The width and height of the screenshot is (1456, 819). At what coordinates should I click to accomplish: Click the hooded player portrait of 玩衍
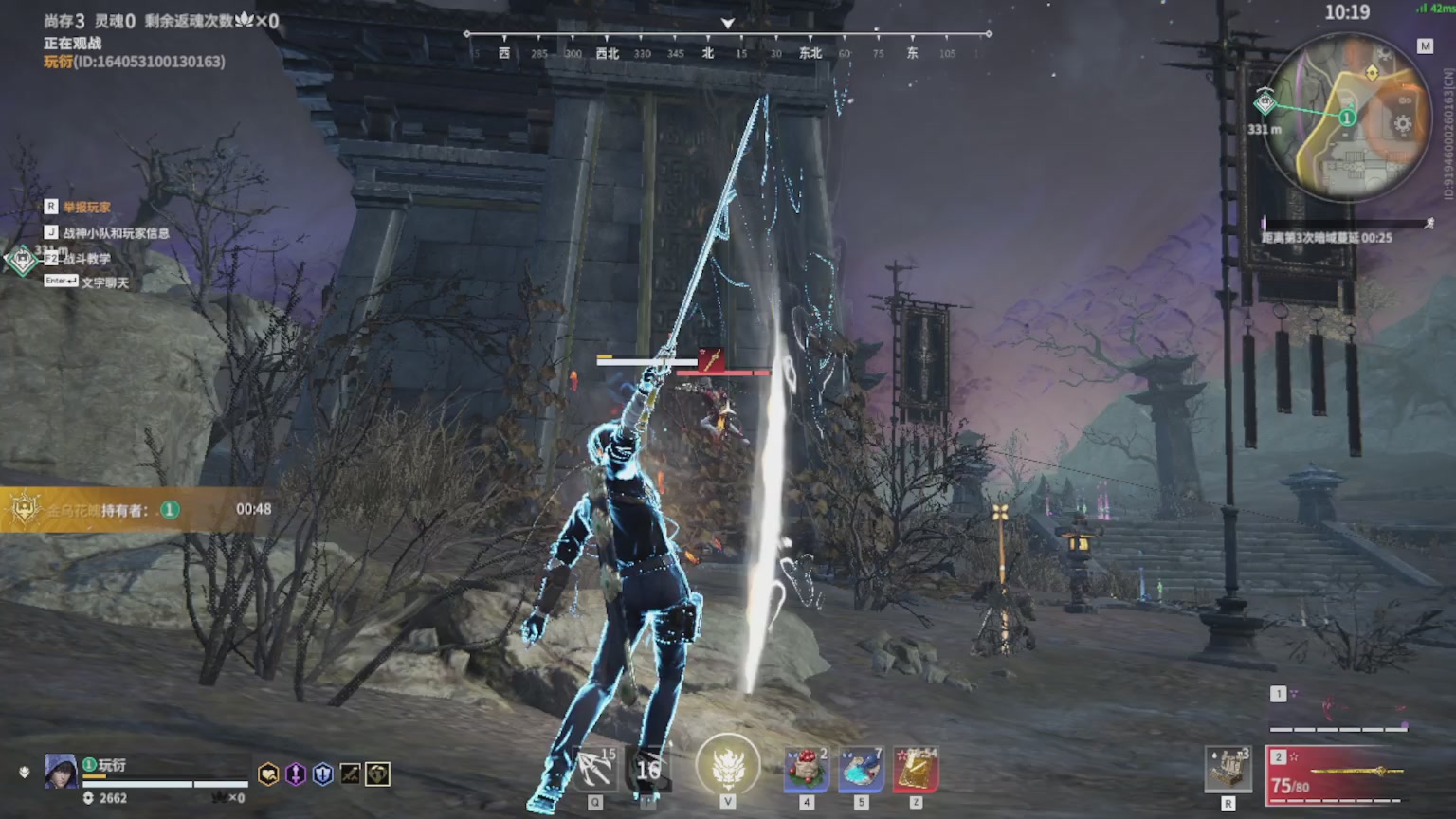pyautogui.click(x=62, y=772)
